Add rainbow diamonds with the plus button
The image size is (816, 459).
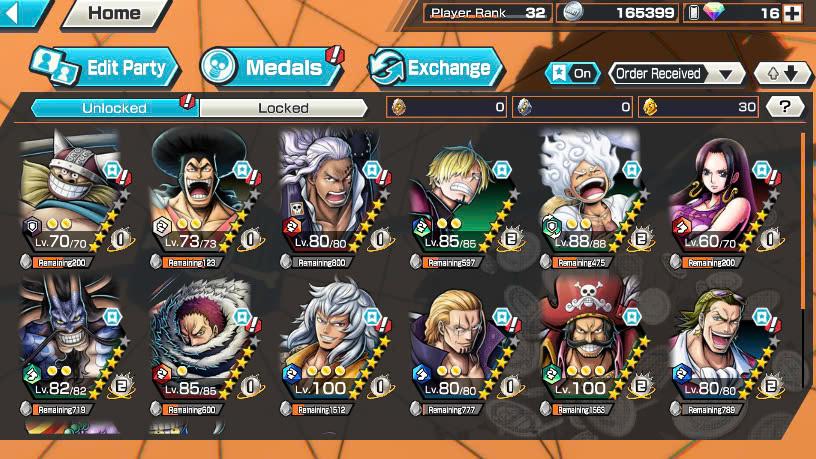pos(793,13)
